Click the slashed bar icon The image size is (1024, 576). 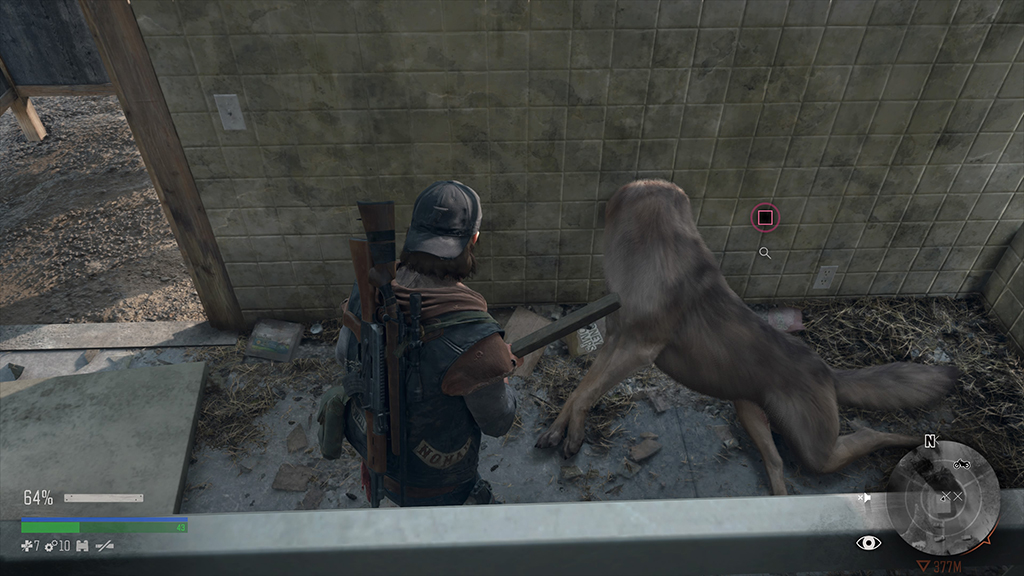click(103, 545)
